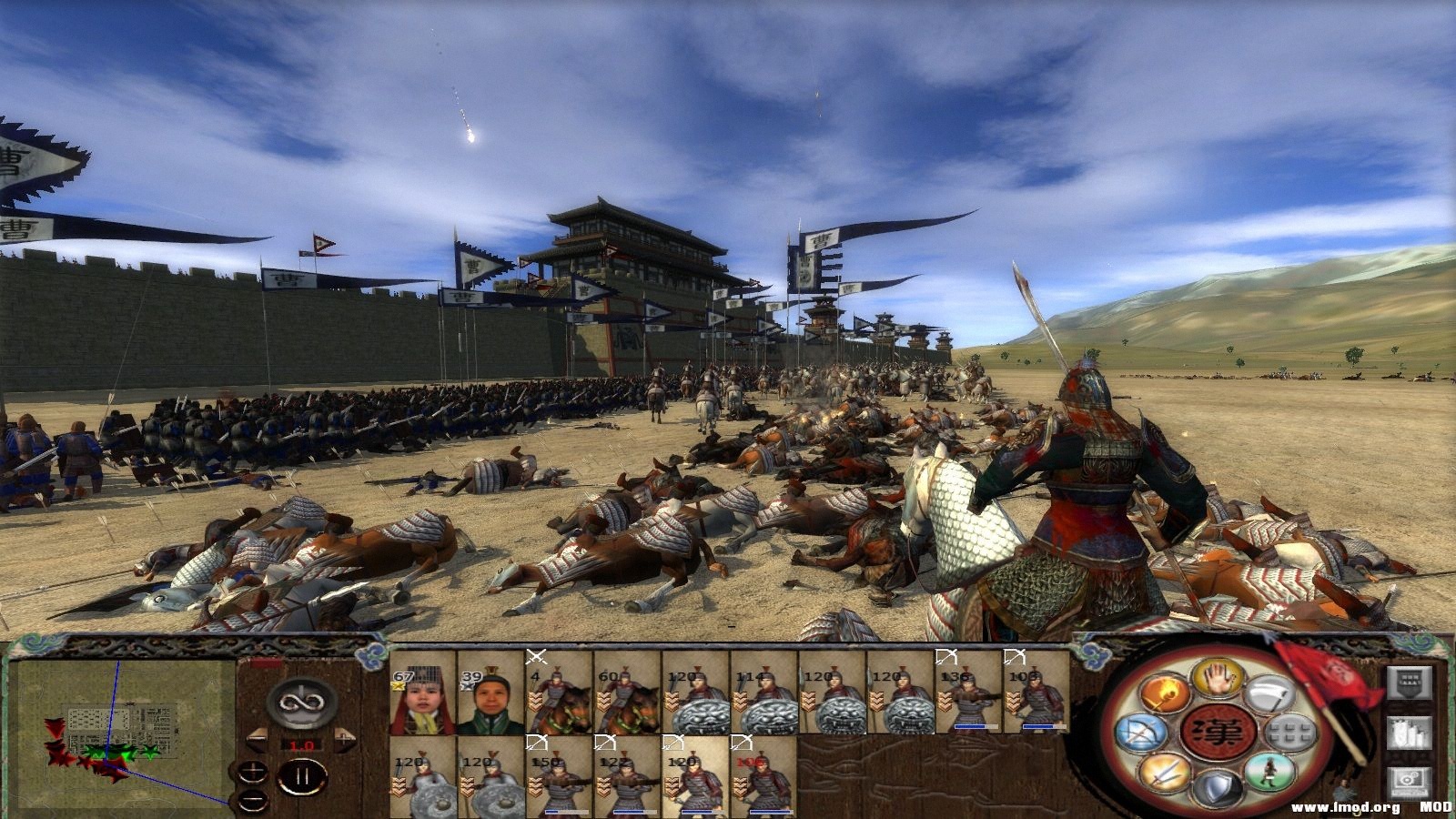The width and height of the screenshot is (1456, 819).
Task: Select the halberd special attack icon
Action: (x=1272, y=692)
